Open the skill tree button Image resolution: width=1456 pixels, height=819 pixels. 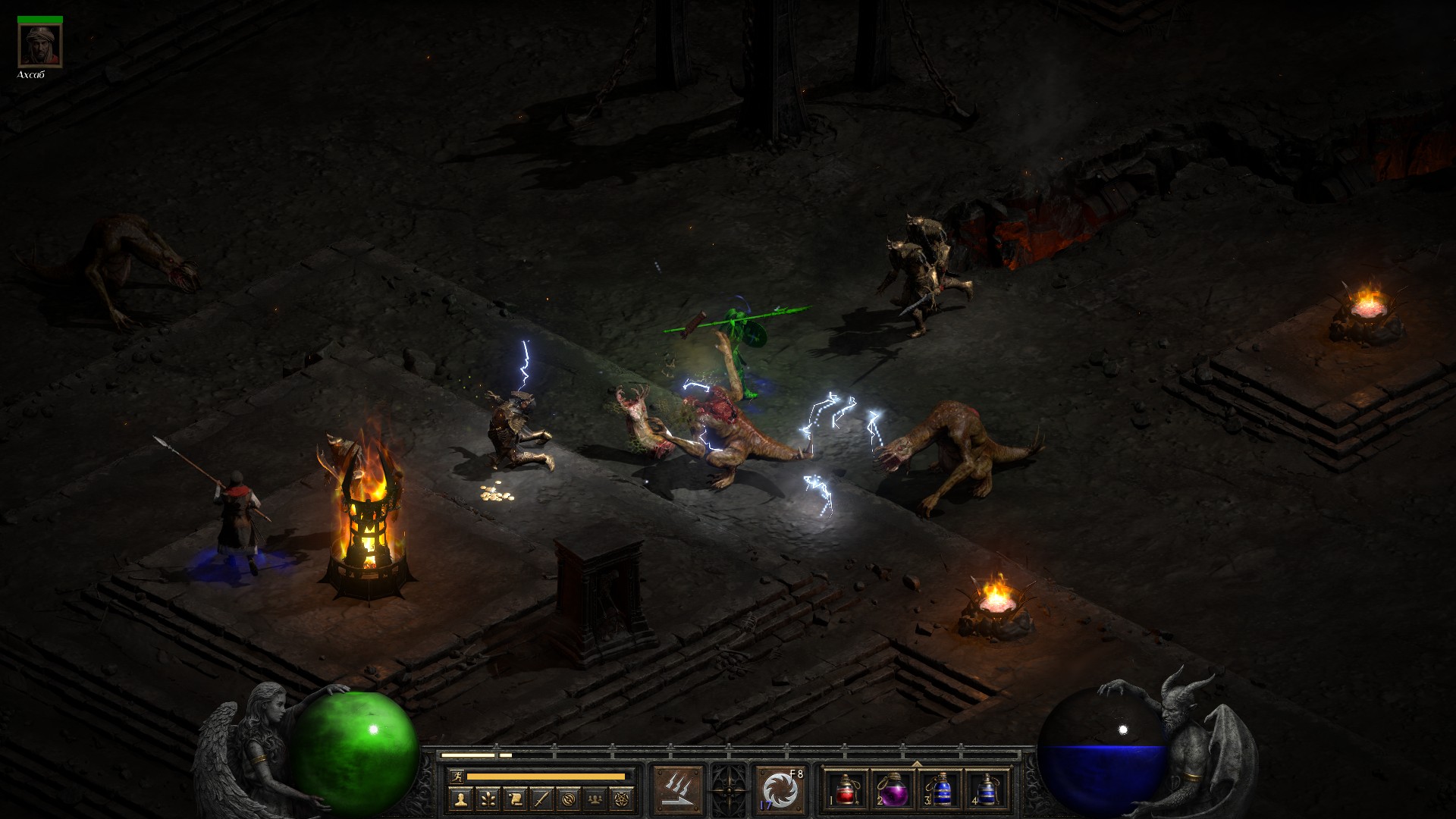[488, 799]
